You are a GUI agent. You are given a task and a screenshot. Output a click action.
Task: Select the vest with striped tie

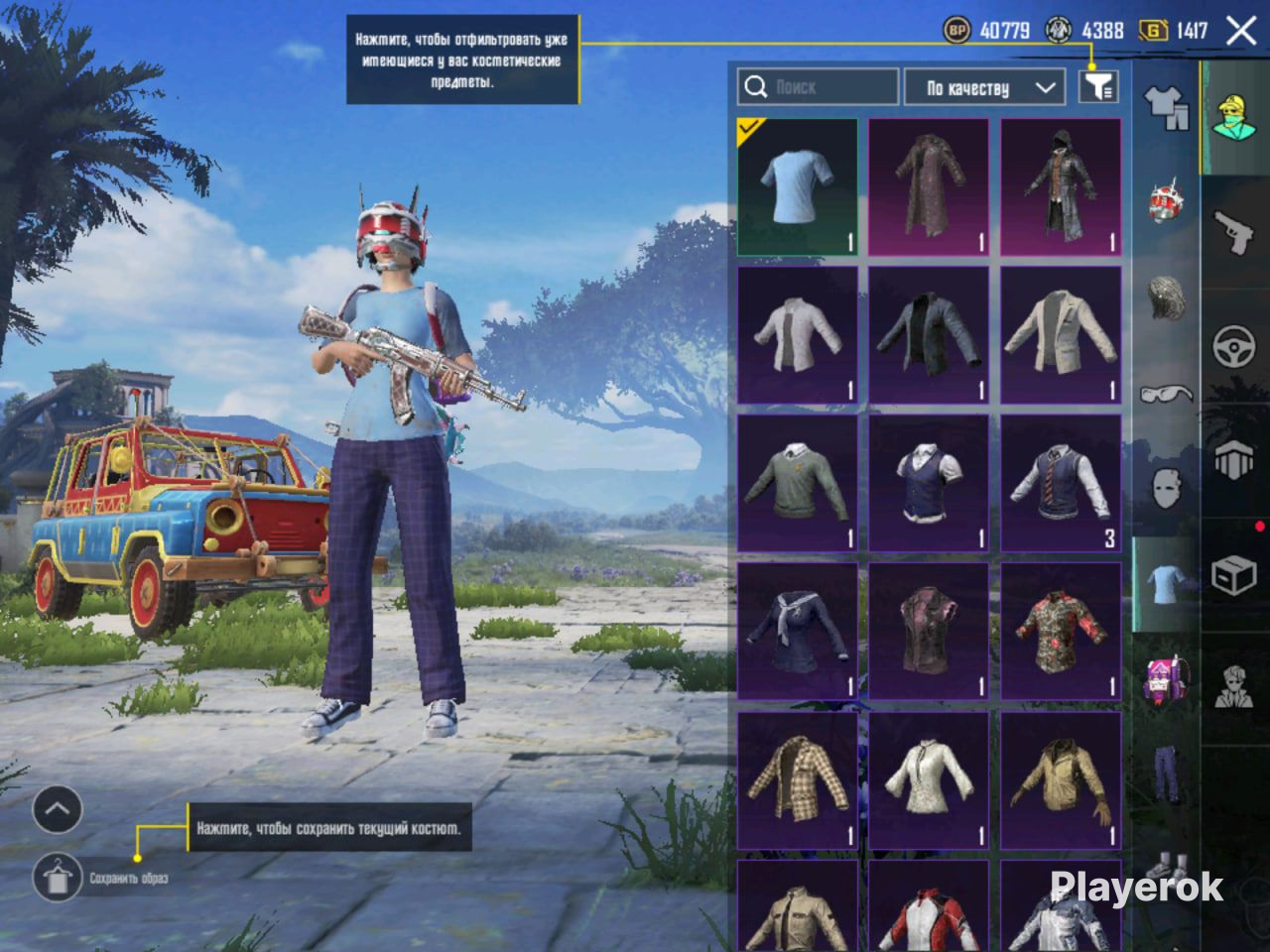click(x=1061, y=483)
